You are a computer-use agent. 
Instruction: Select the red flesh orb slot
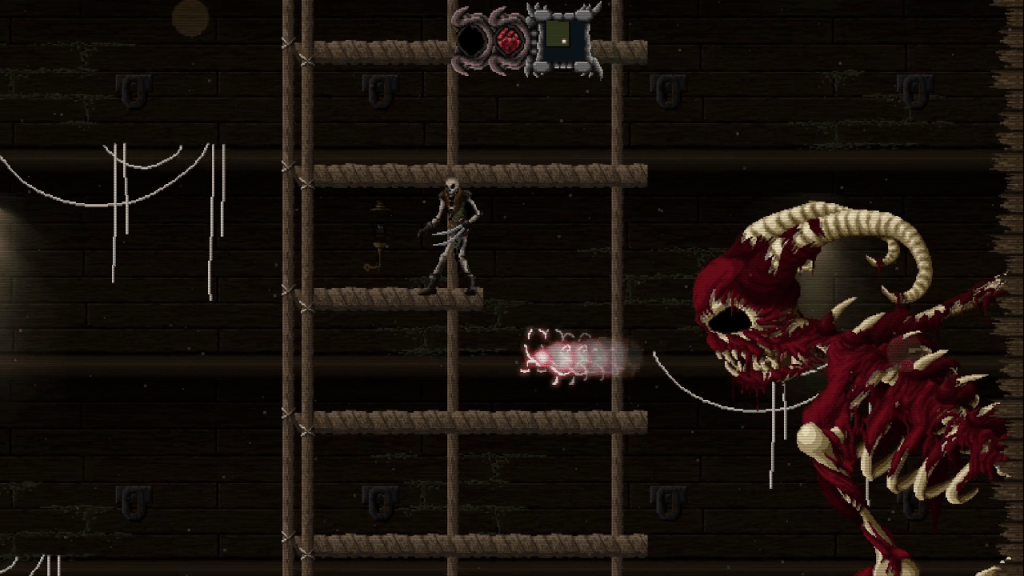coord(511,40)
